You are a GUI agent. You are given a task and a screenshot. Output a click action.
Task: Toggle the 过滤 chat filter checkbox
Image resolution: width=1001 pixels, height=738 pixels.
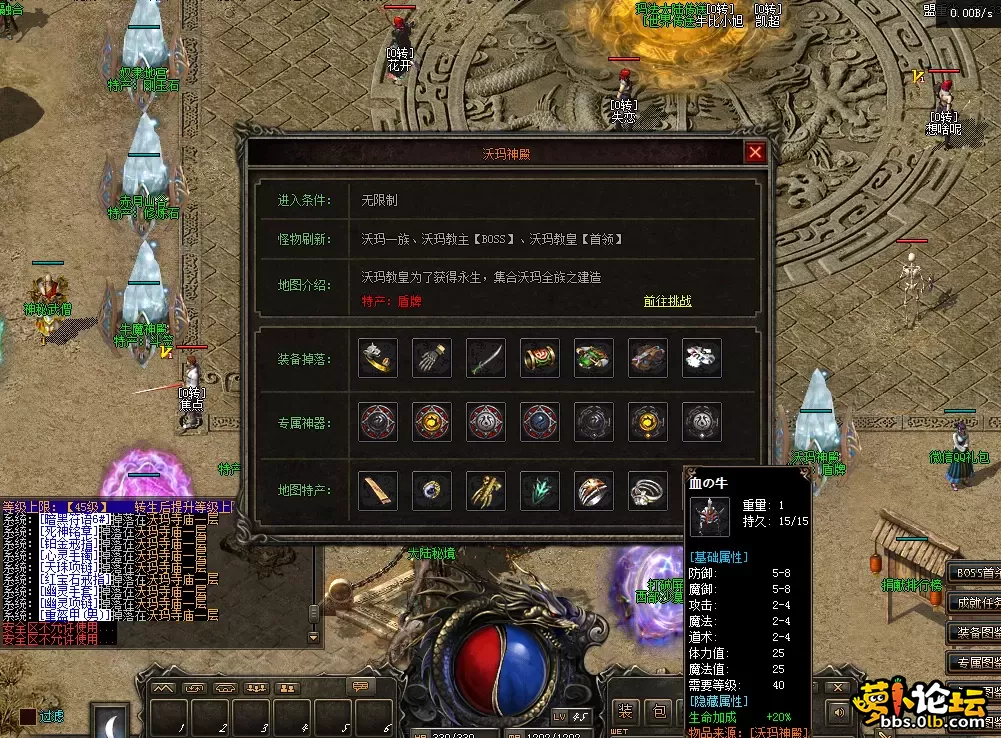pos(28,716)
